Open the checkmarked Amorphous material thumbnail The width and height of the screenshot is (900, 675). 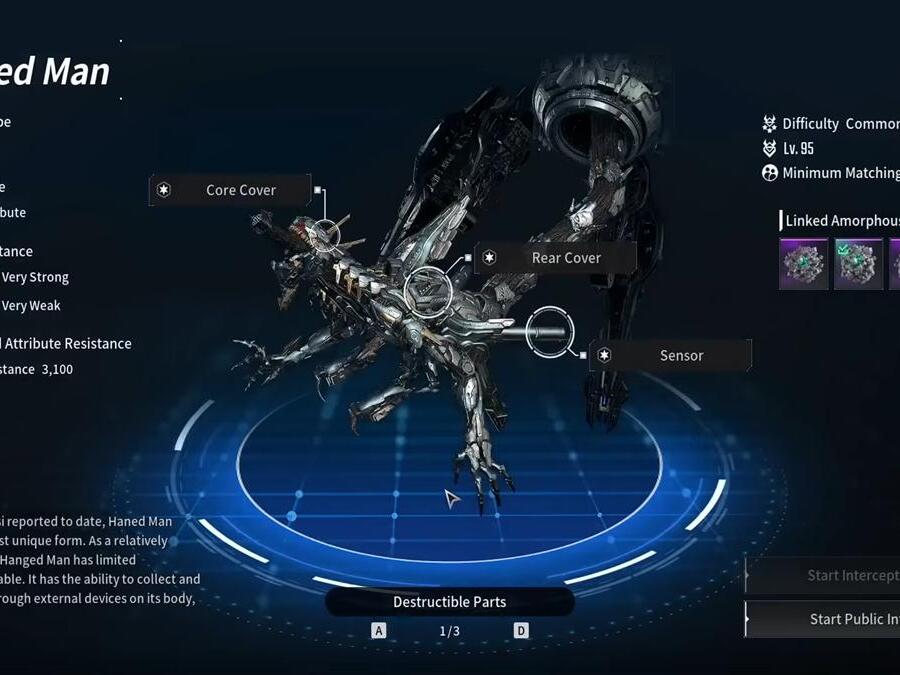pos(858,264)
